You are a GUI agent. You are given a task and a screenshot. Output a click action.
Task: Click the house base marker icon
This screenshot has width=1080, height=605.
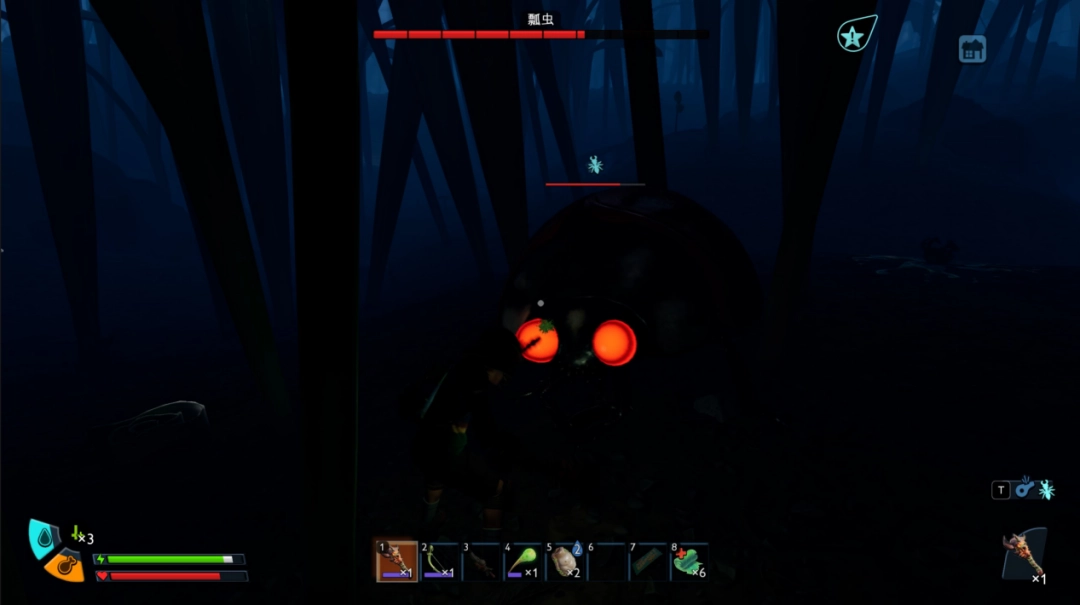(972, 49)
